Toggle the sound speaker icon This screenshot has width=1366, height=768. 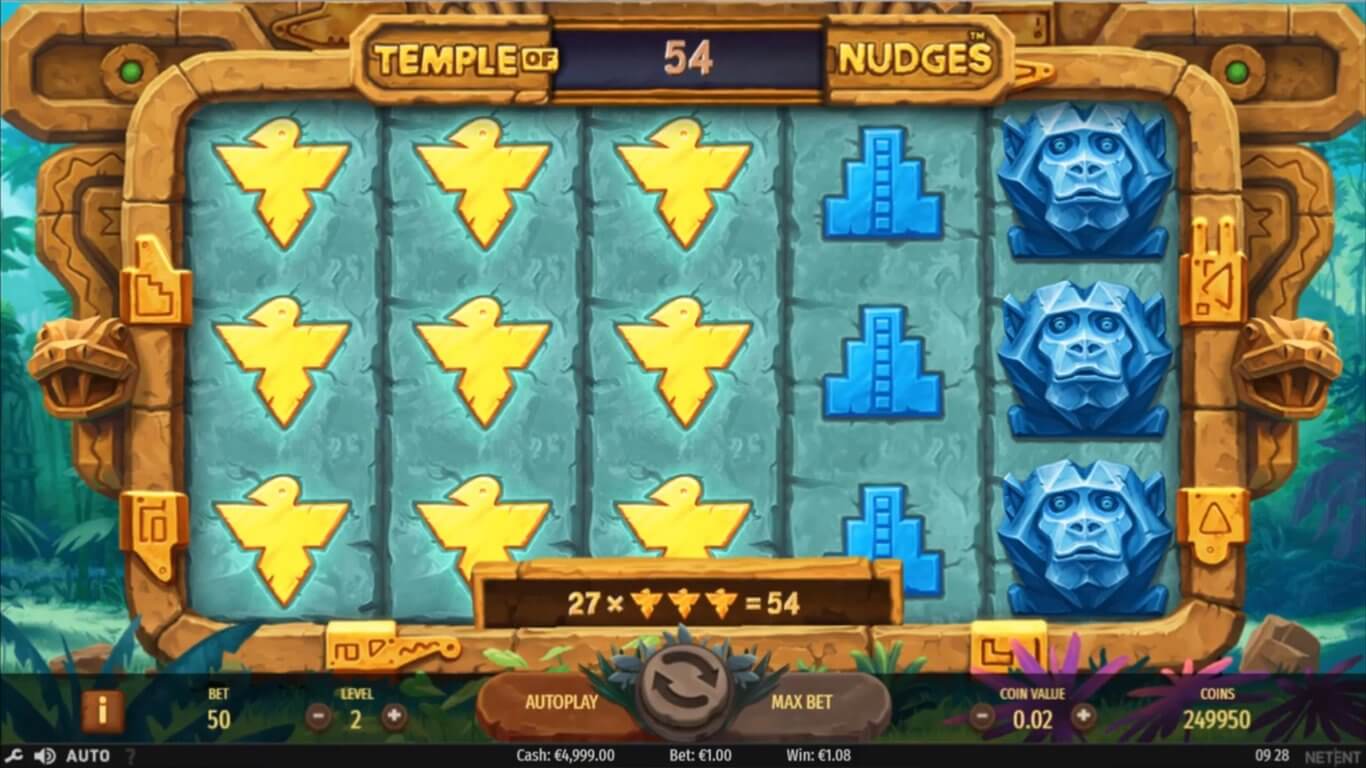[44, 756]
